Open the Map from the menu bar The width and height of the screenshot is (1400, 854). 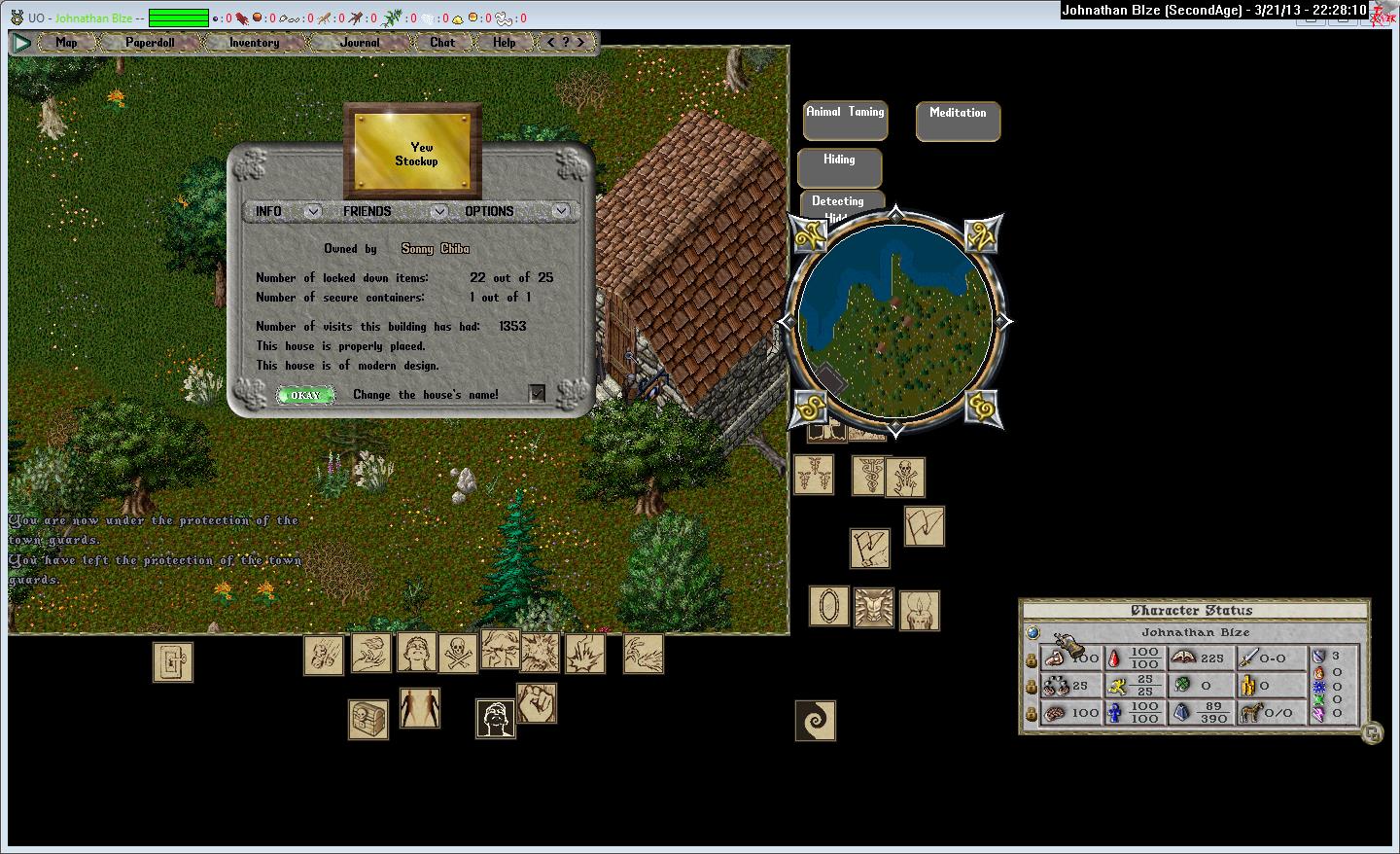(66, 43)
